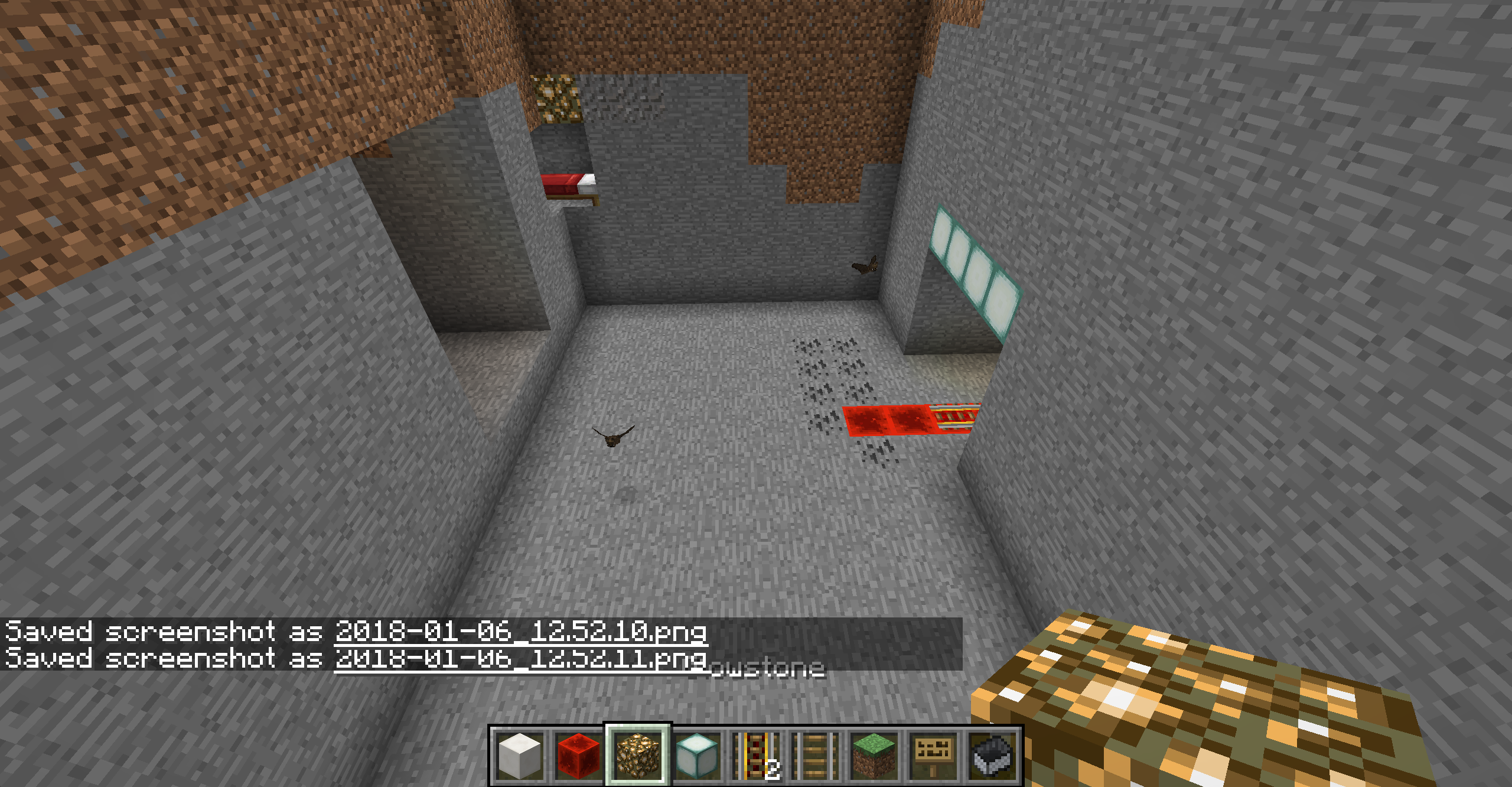Select the powered rail stack of 2
This screenshot has height=787, width=1512.
coord(756,756)
